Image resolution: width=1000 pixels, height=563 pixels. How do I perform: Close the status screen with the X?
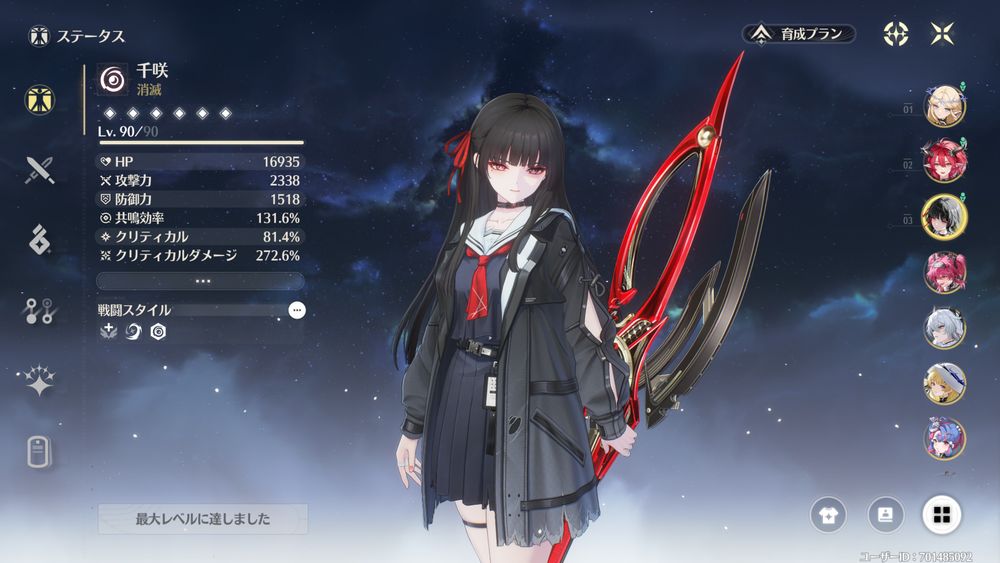[x=942, y=34]
